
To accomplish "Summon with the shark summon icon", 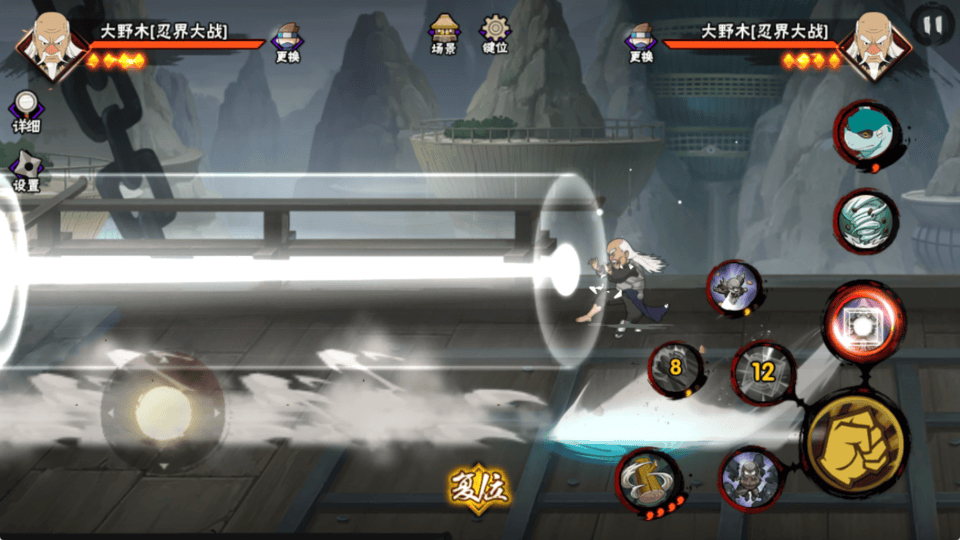I will [866, 134].
